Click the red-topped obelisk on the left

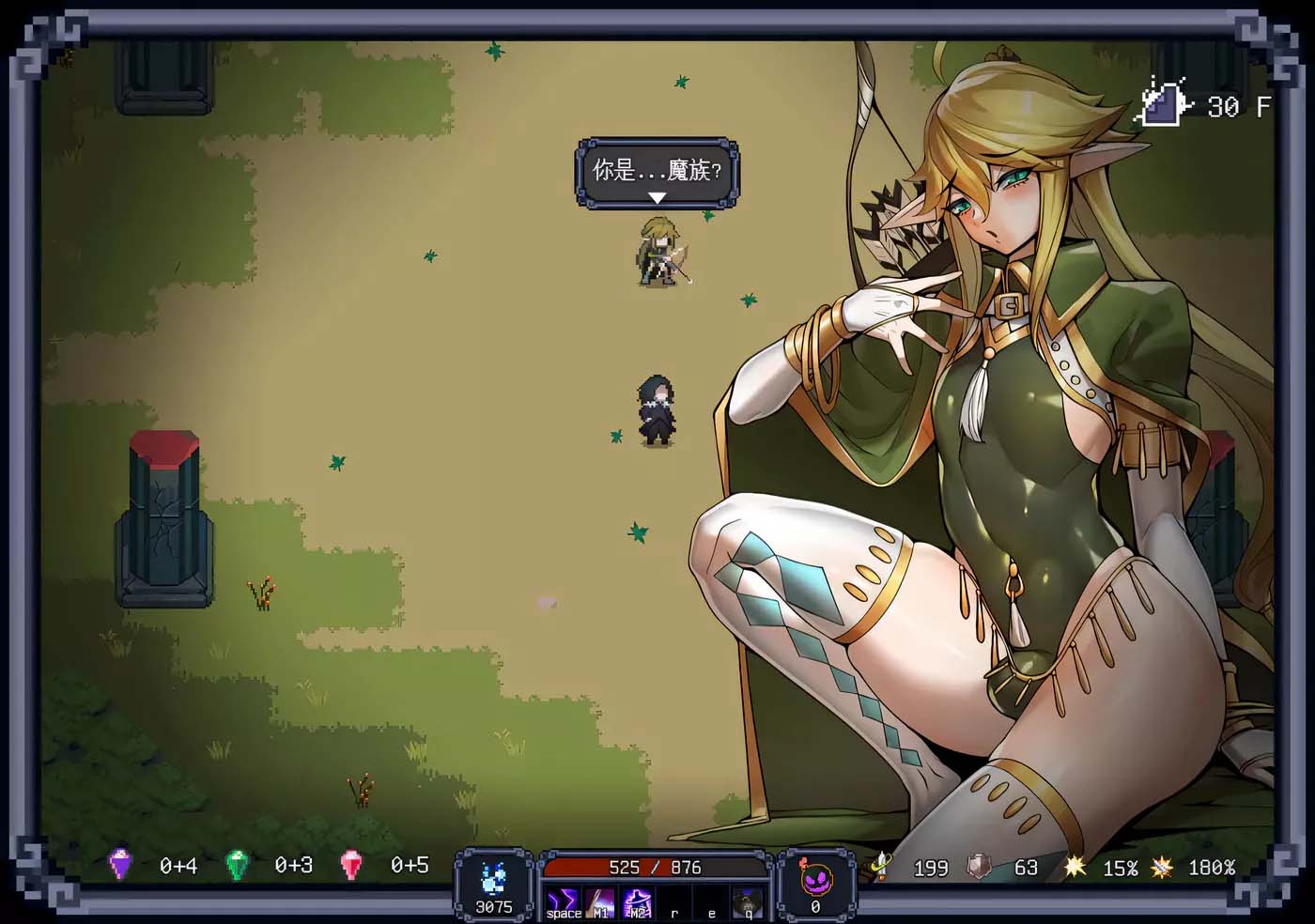tap(165, 516)
